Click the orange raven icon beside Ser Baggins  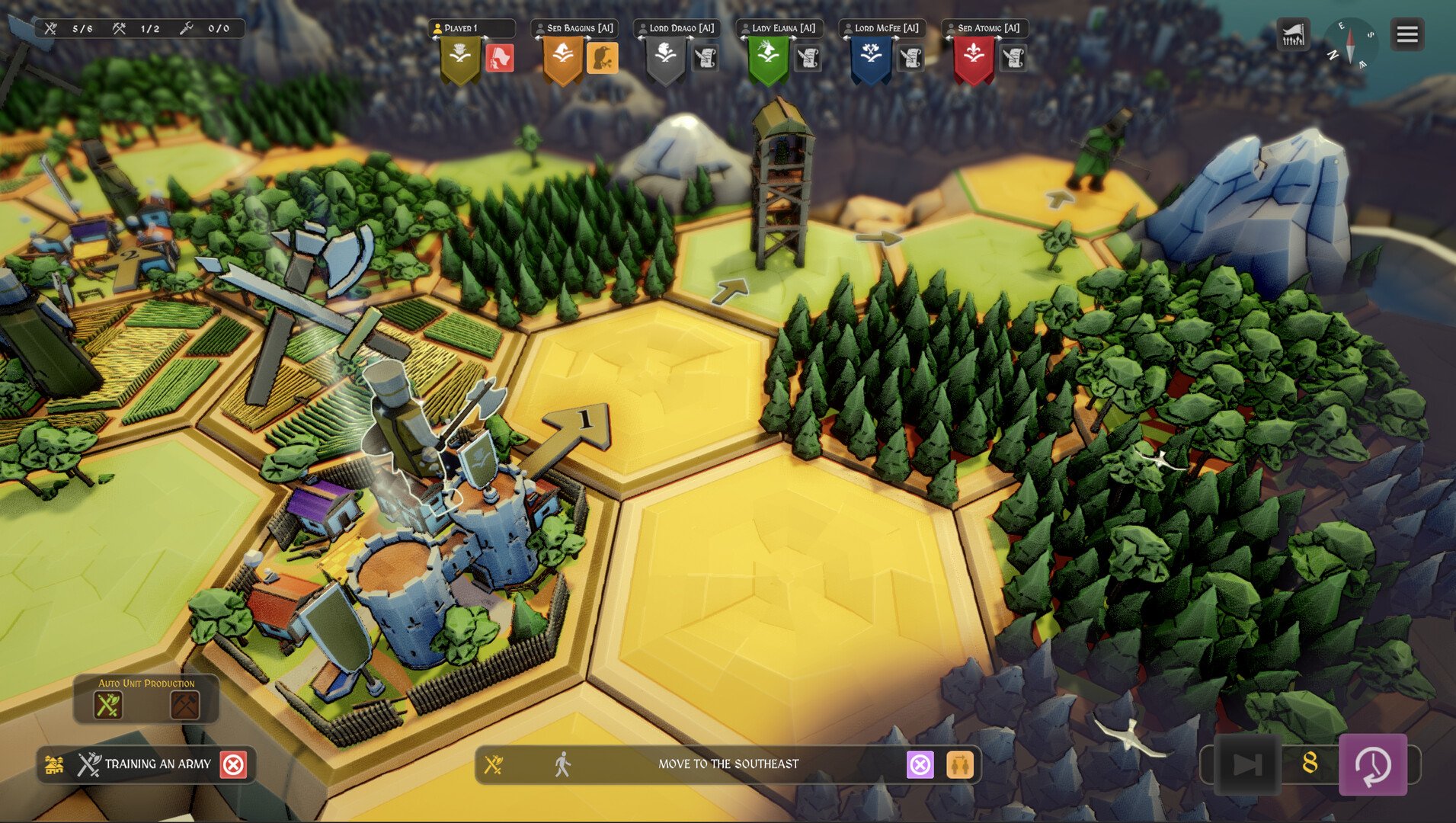click(x=602, y=58)
